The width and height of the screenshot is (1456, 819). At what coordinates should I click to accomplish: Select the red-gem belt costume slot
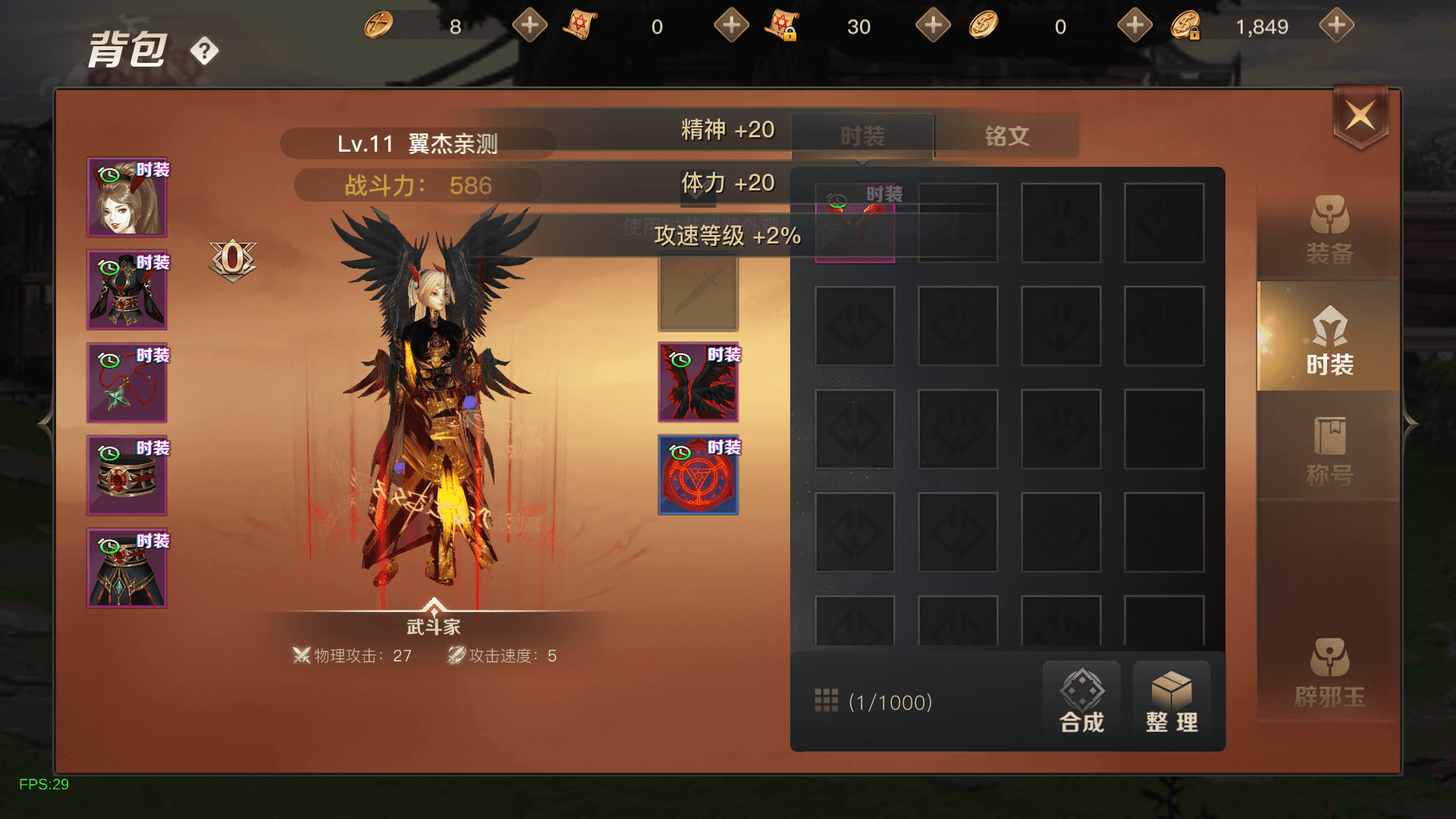(127, 476)
